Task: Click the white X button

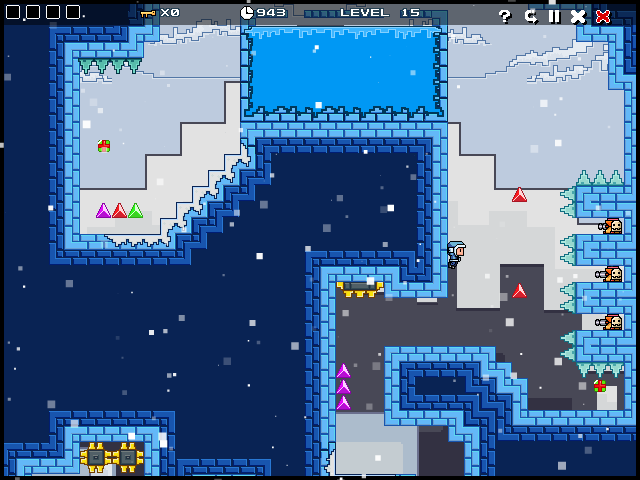Action: (x=578, y=15)
